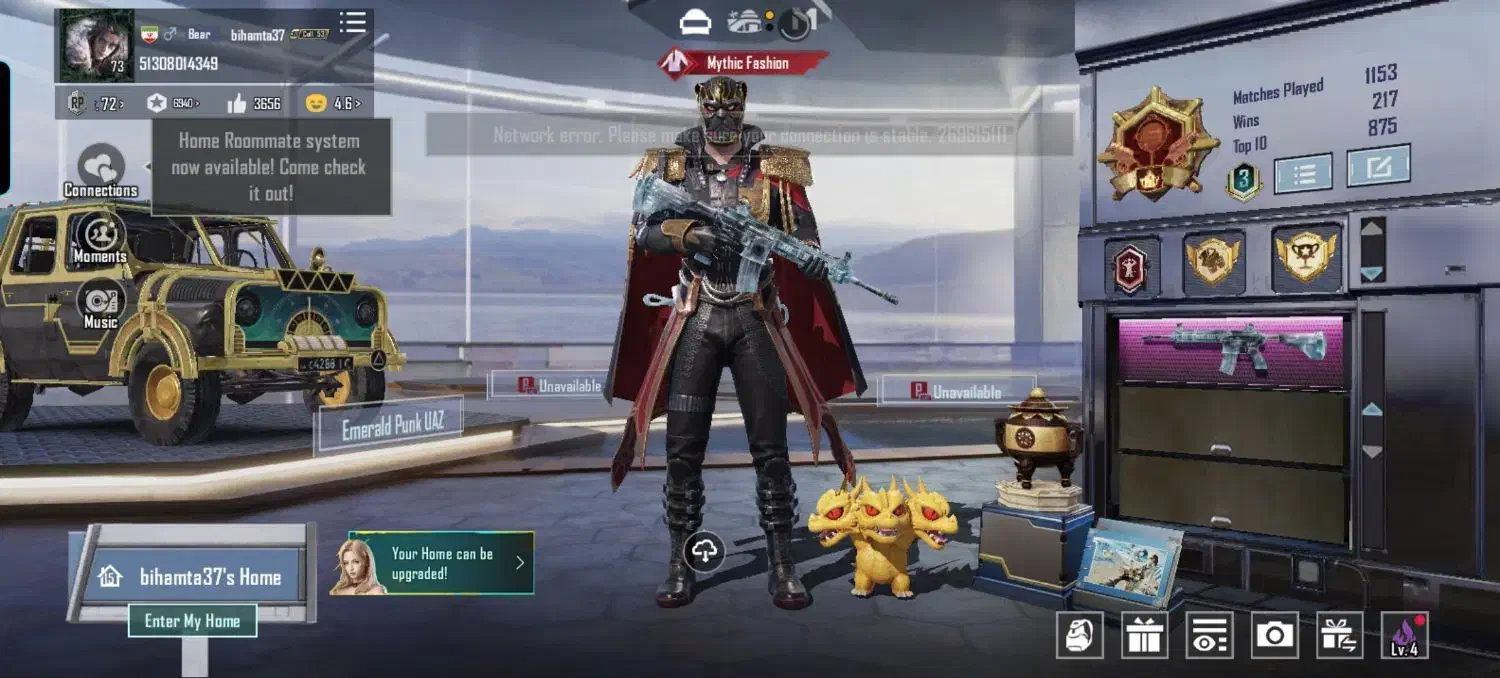Screen dimensions: 1500x678
Task: Open the list menu beside the player name
Action: pyautogui.click(x=352, y=23)
